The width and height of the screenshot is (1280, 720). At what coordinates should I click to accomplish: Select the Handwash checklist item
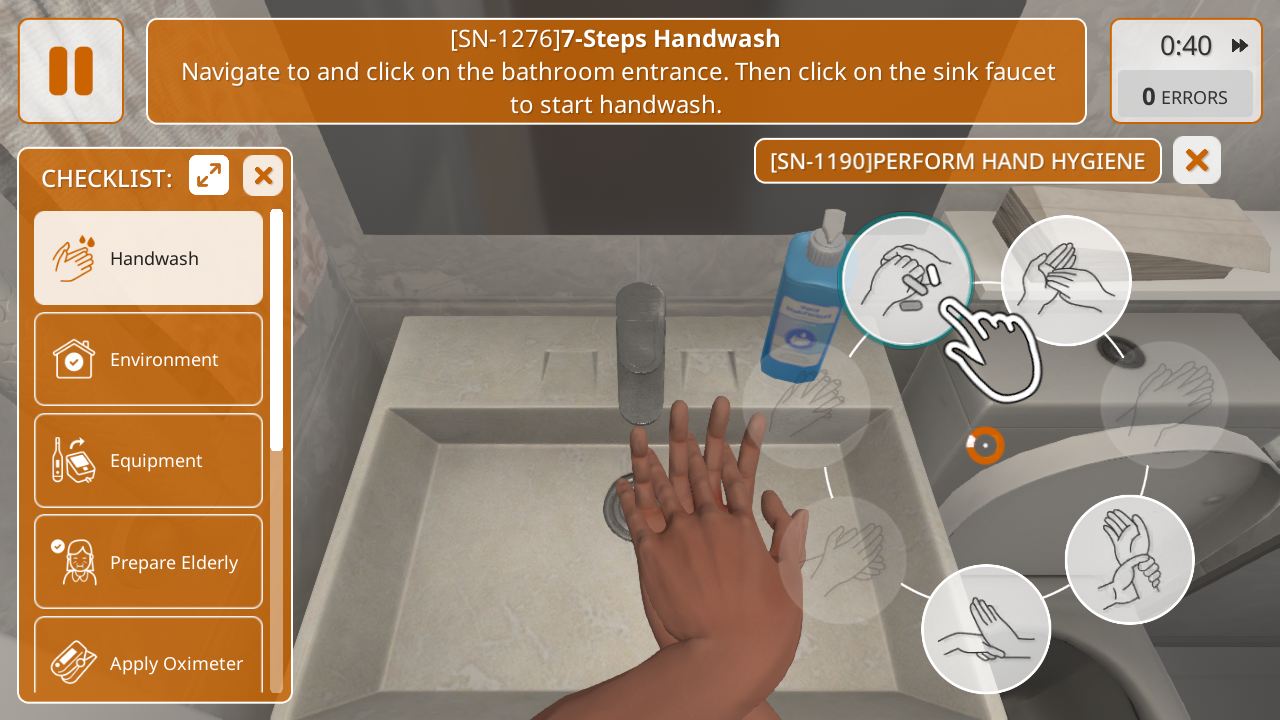[149, 258]
